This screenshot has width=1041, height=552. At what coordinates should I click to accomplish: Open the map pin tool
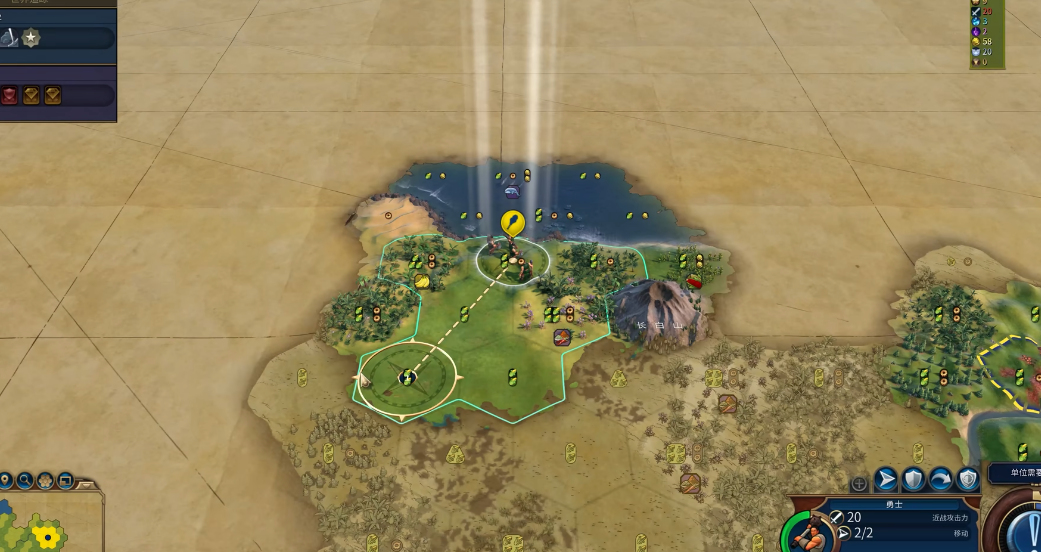4,480
